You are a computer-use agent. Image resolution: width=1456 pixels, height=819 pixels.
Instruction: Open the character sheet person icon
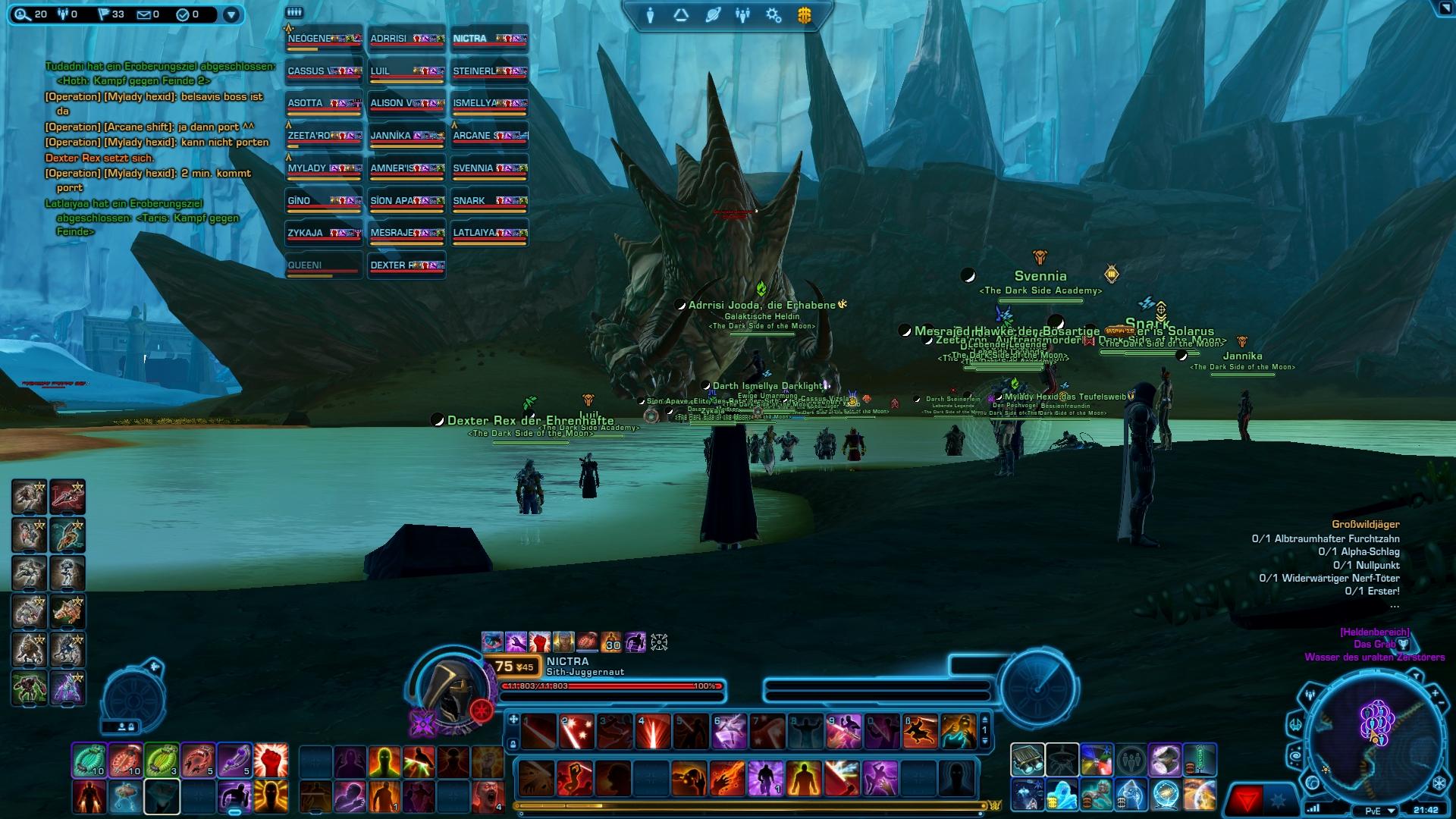tap(652, 15)
